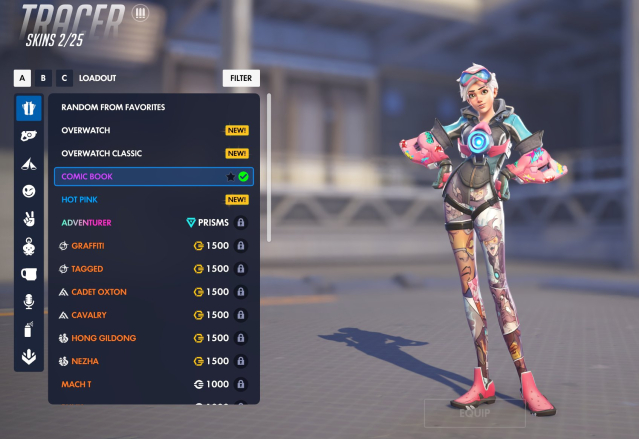639x439 pixels.
Task: Open the voice lines microphone category
Action: click(28, 301)
